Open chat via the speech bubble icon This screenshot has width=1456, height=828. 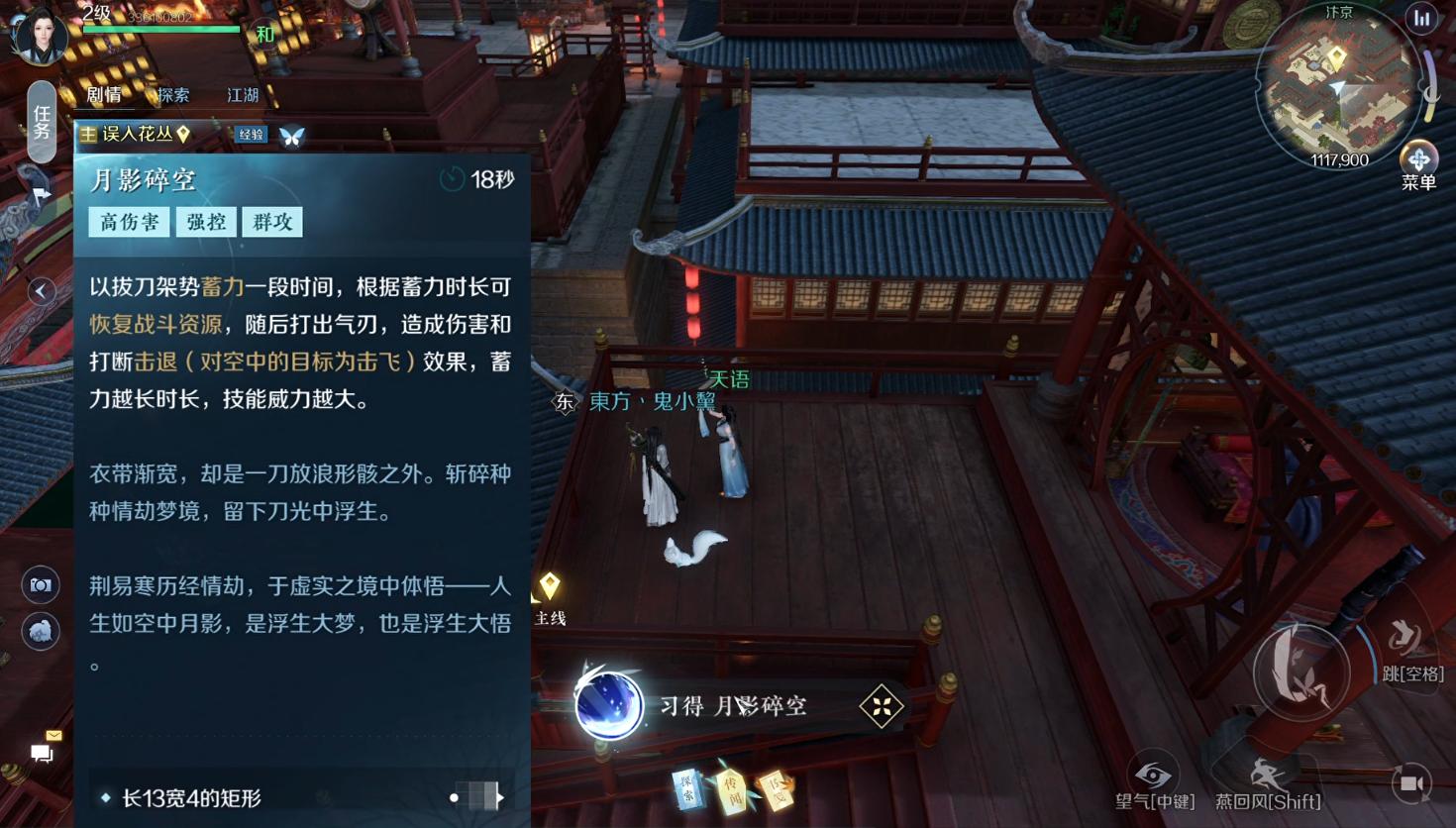[41, 754]
